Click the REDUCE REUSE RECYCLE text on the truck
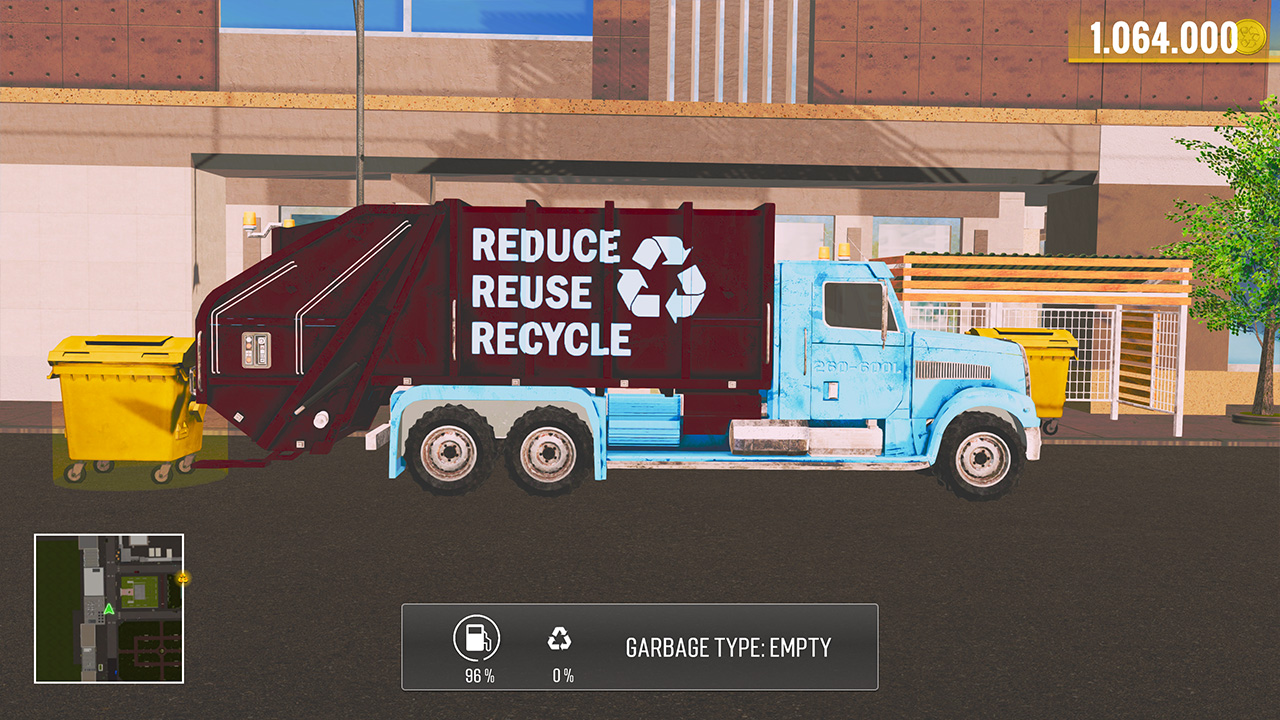 click(550, 290)
